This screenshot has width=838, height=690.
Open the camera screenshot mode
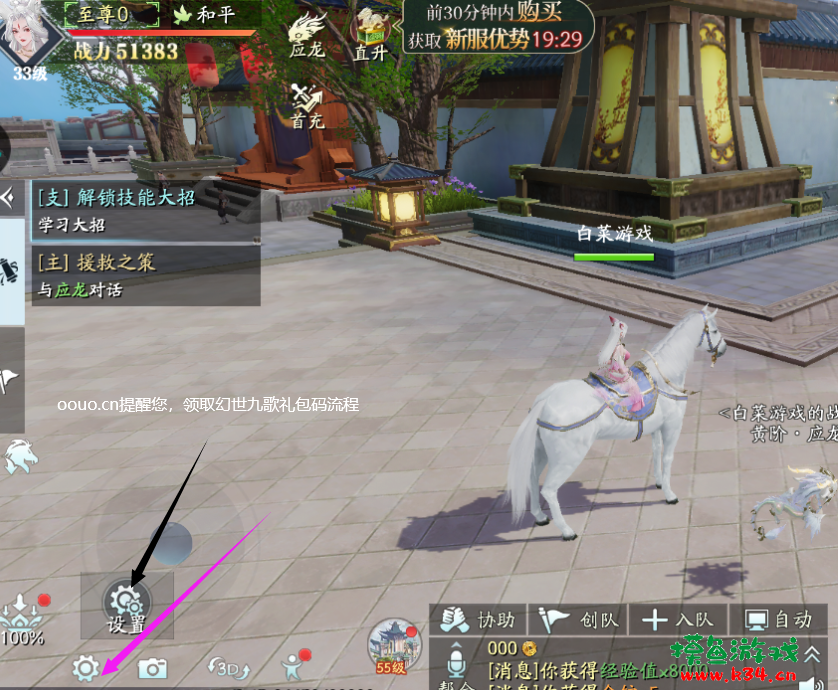click(152, 668)
